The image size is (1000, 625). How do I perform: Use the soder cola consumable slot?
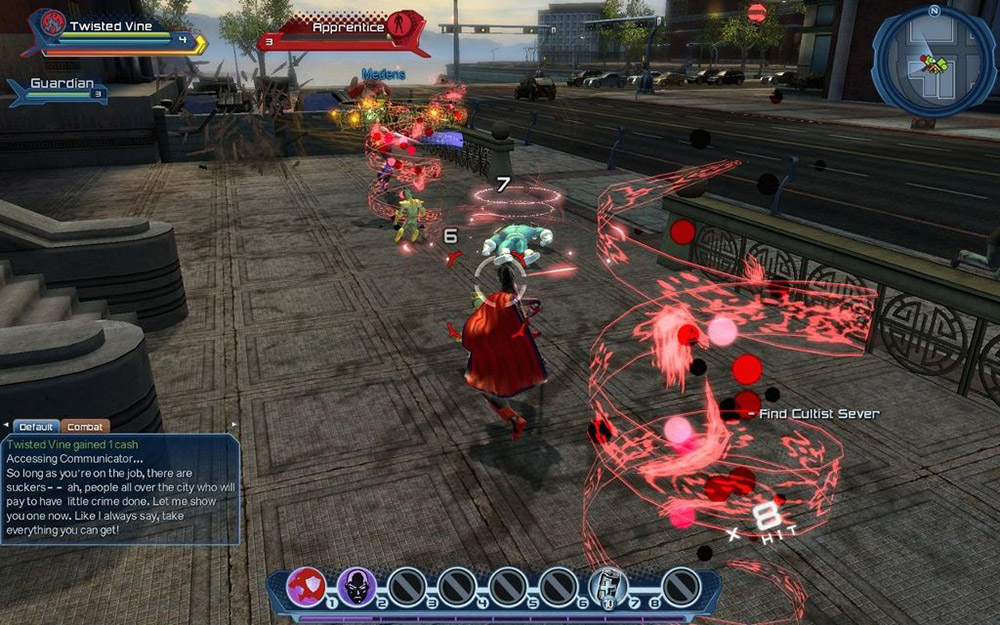click(608, 586)
